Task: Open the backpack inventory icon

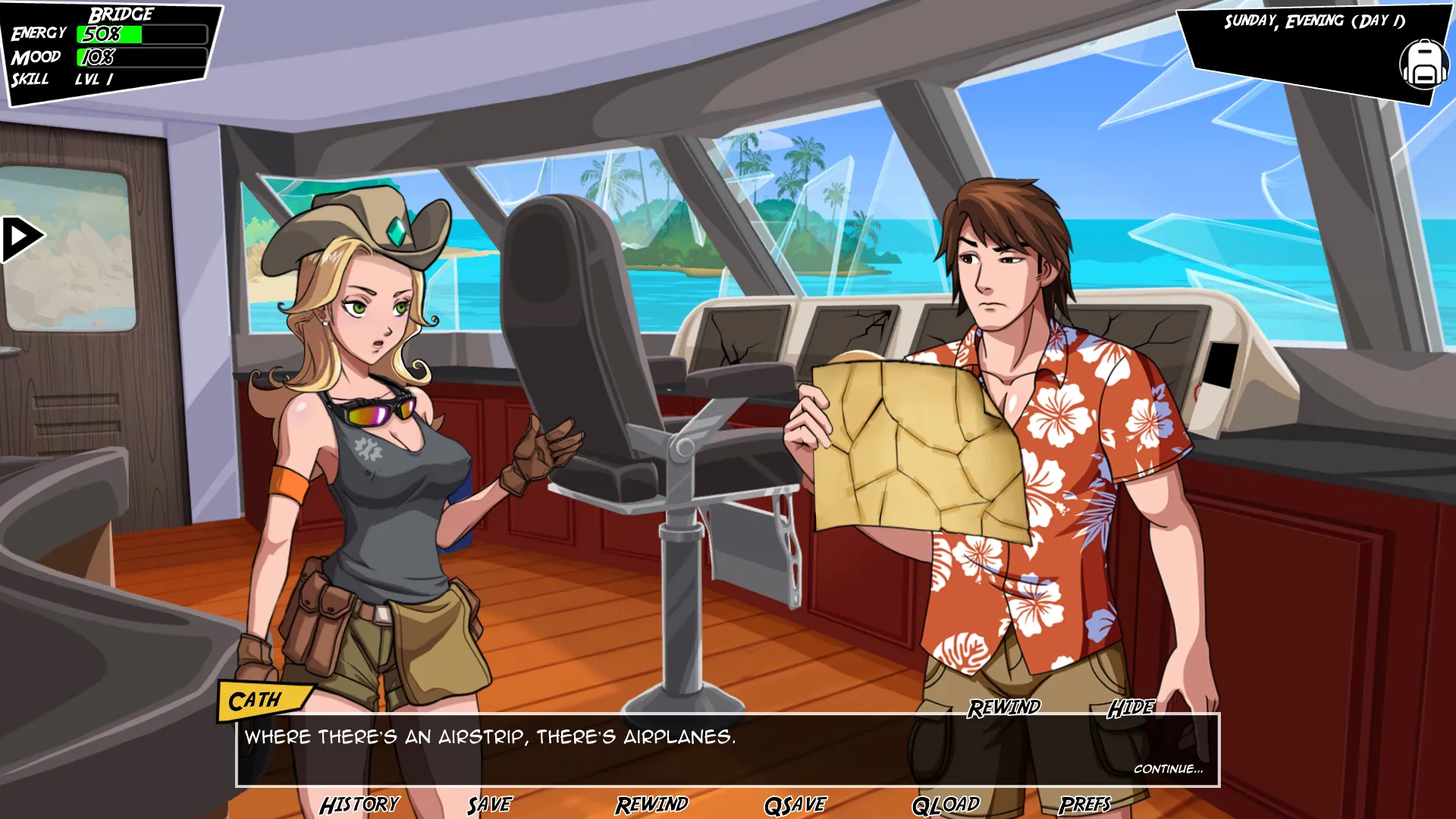Action: 1423,64
